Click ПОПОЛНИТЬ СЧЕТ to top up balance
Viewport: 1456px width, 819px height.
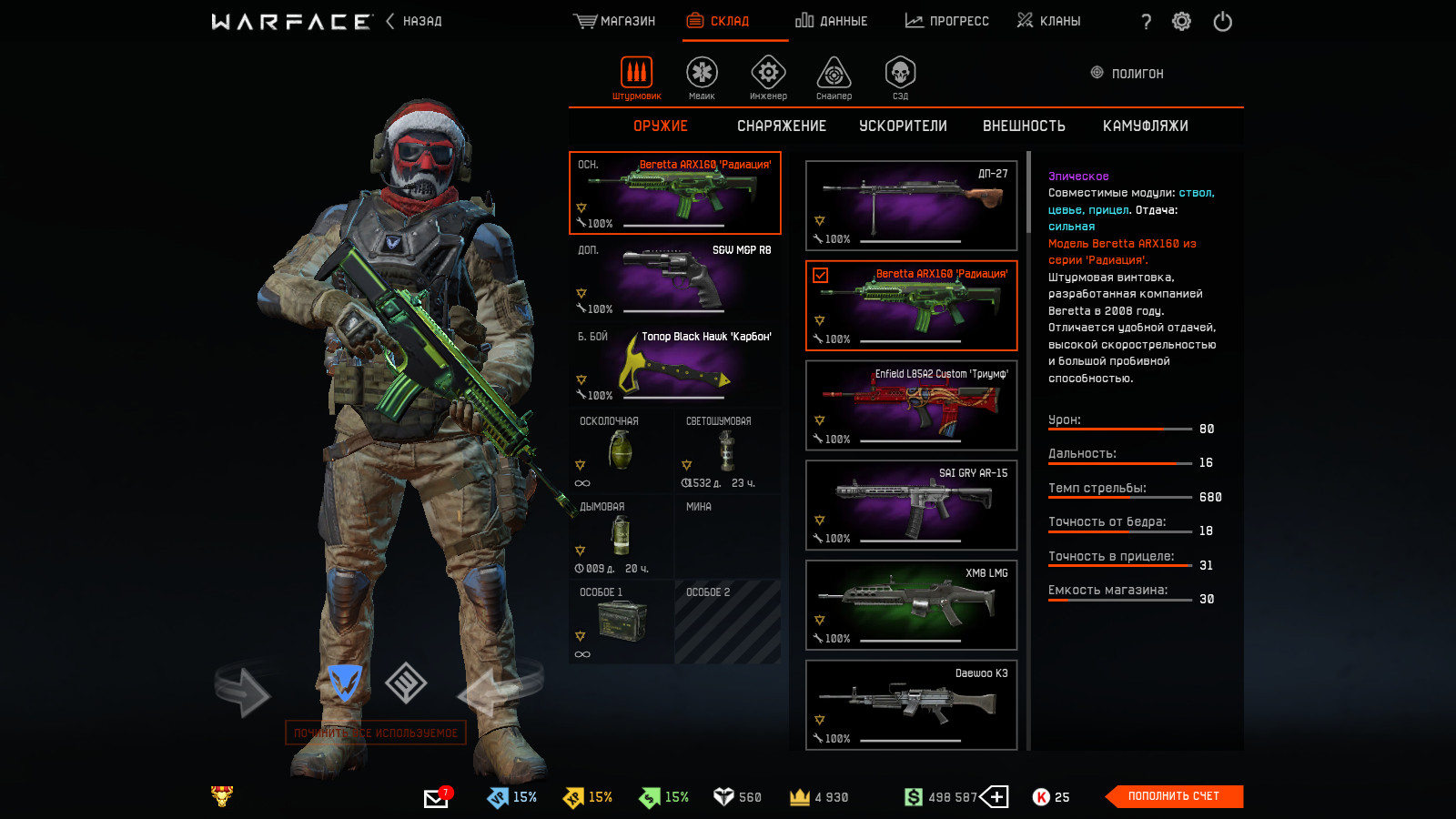tap(1173, 796)
